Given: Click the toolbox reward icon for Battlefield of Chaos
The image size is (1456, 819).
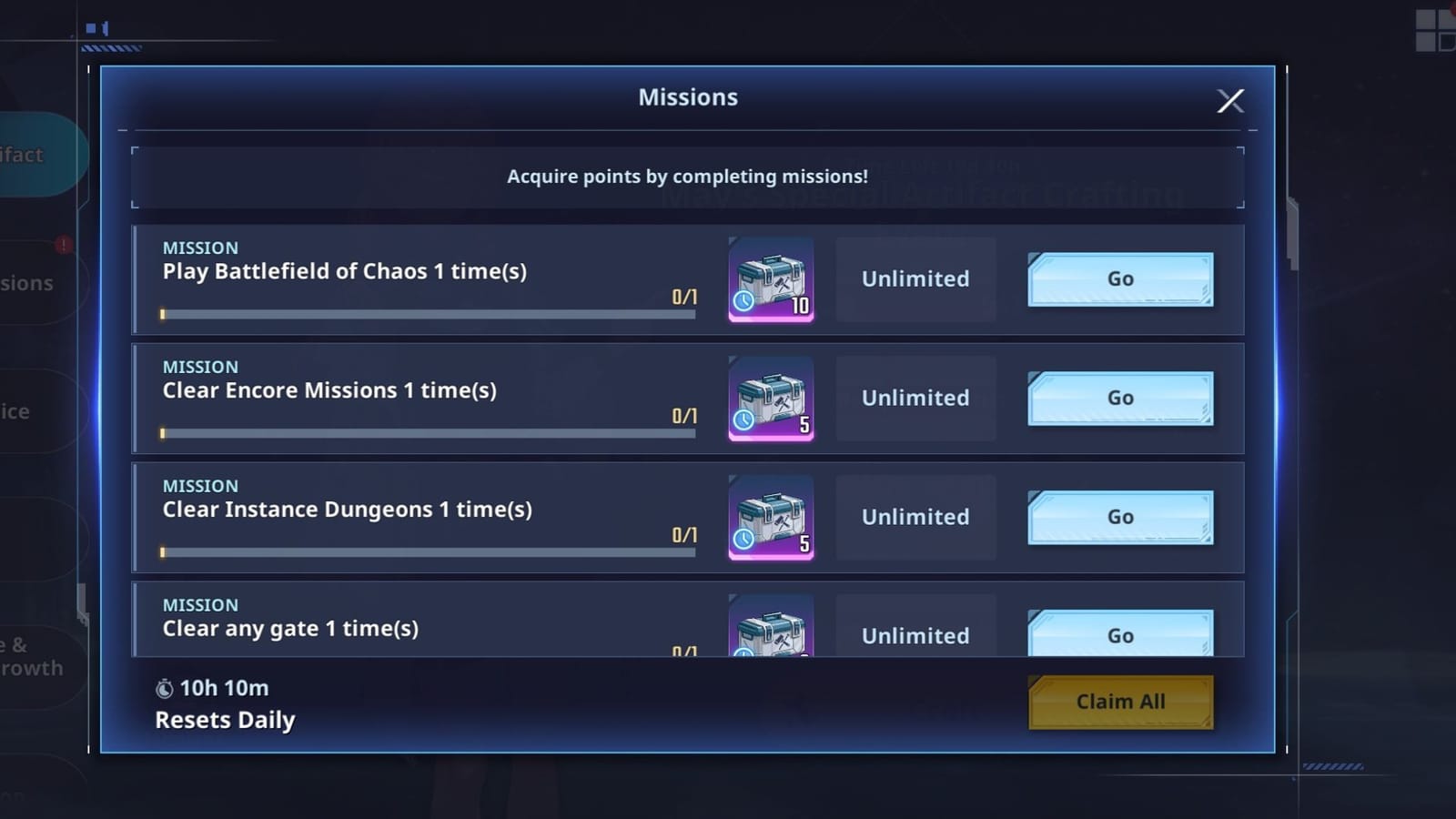Looking at the screenshot, I should click(x=770, y=279).
